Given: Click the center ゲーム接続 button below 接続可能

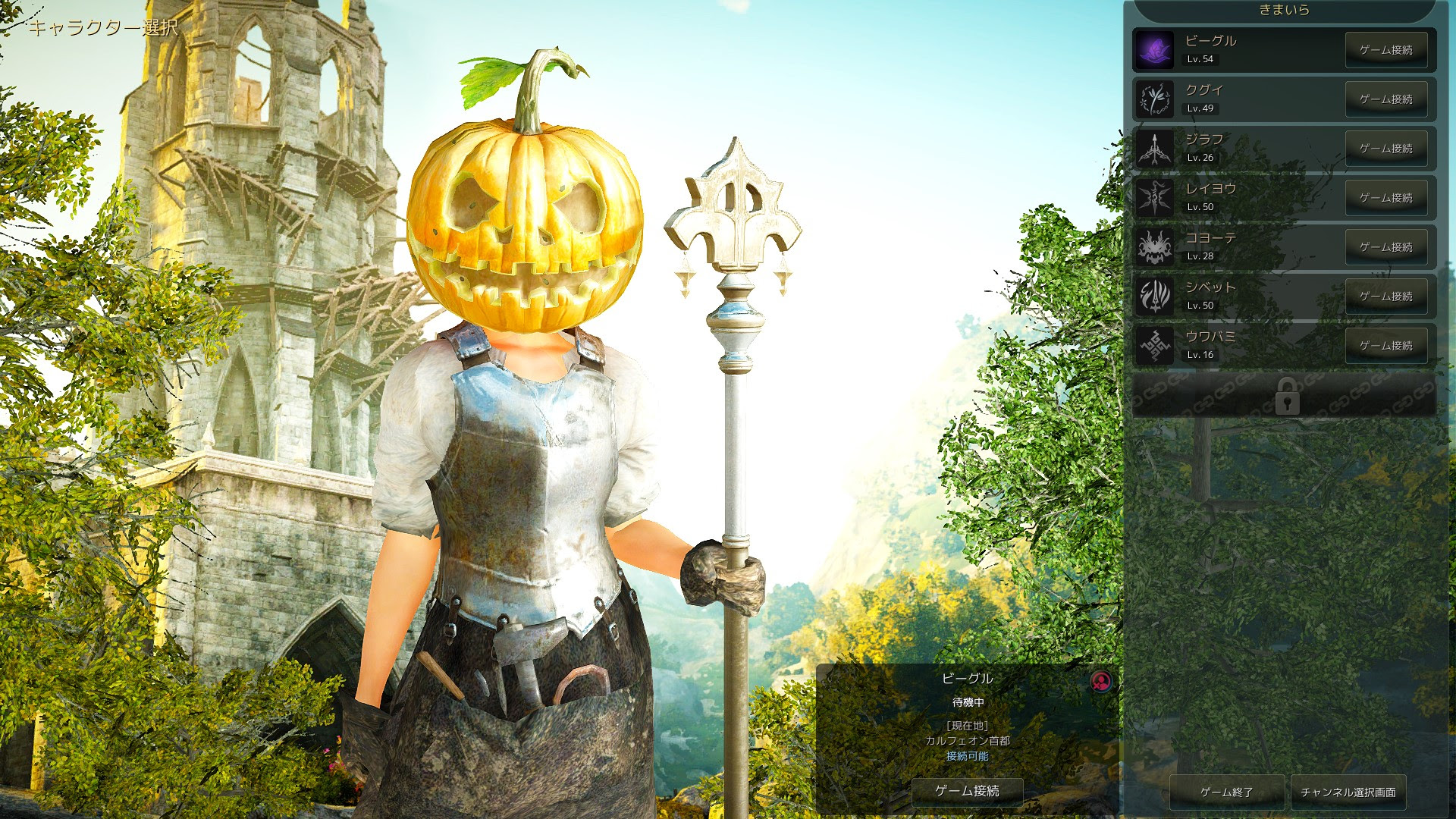Looking at the screenshot, I should [967, 791].
